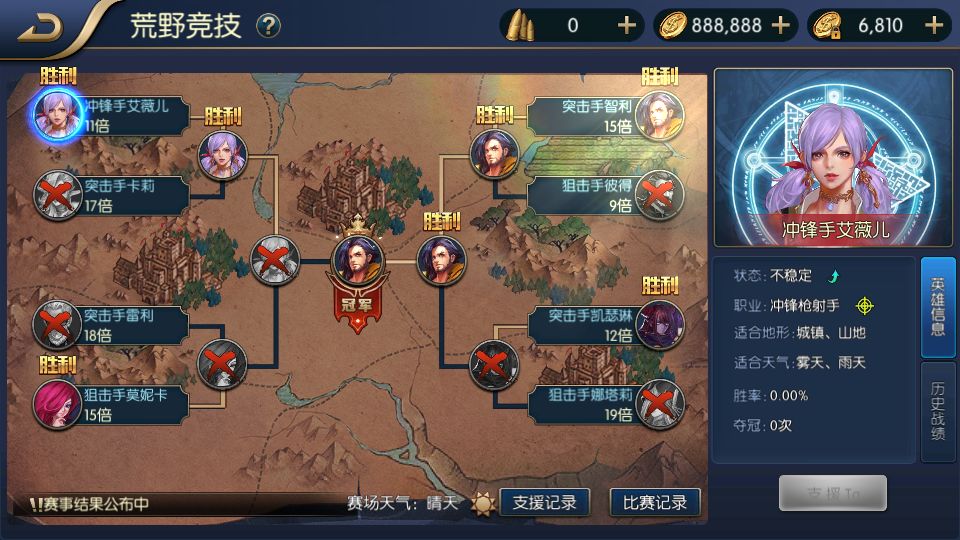
Task: Select contestant 狙击手彼得 in the bracket
Action: click(656, 194)
